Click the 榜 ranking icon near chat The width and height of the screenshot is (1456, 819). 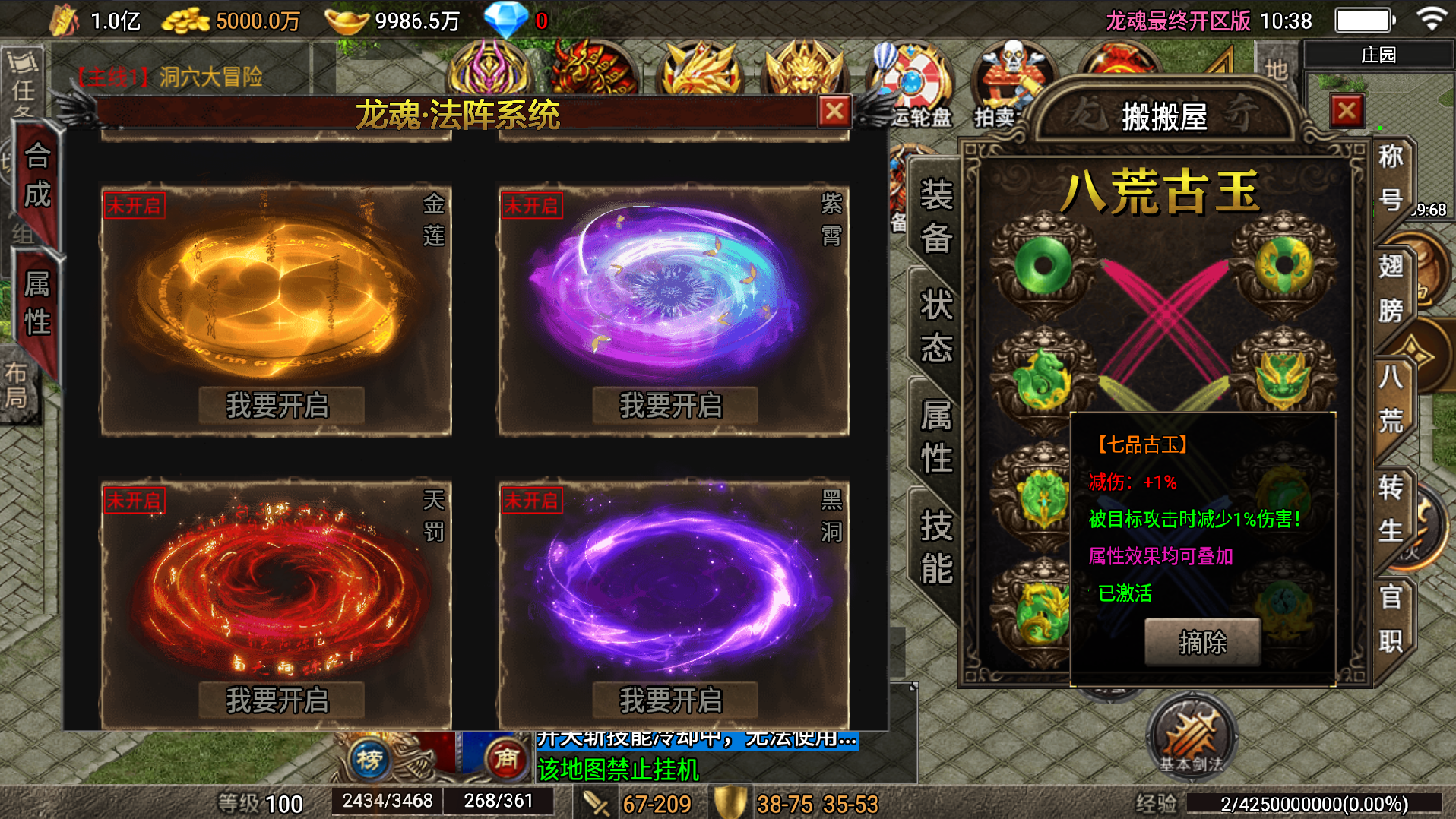369,760
